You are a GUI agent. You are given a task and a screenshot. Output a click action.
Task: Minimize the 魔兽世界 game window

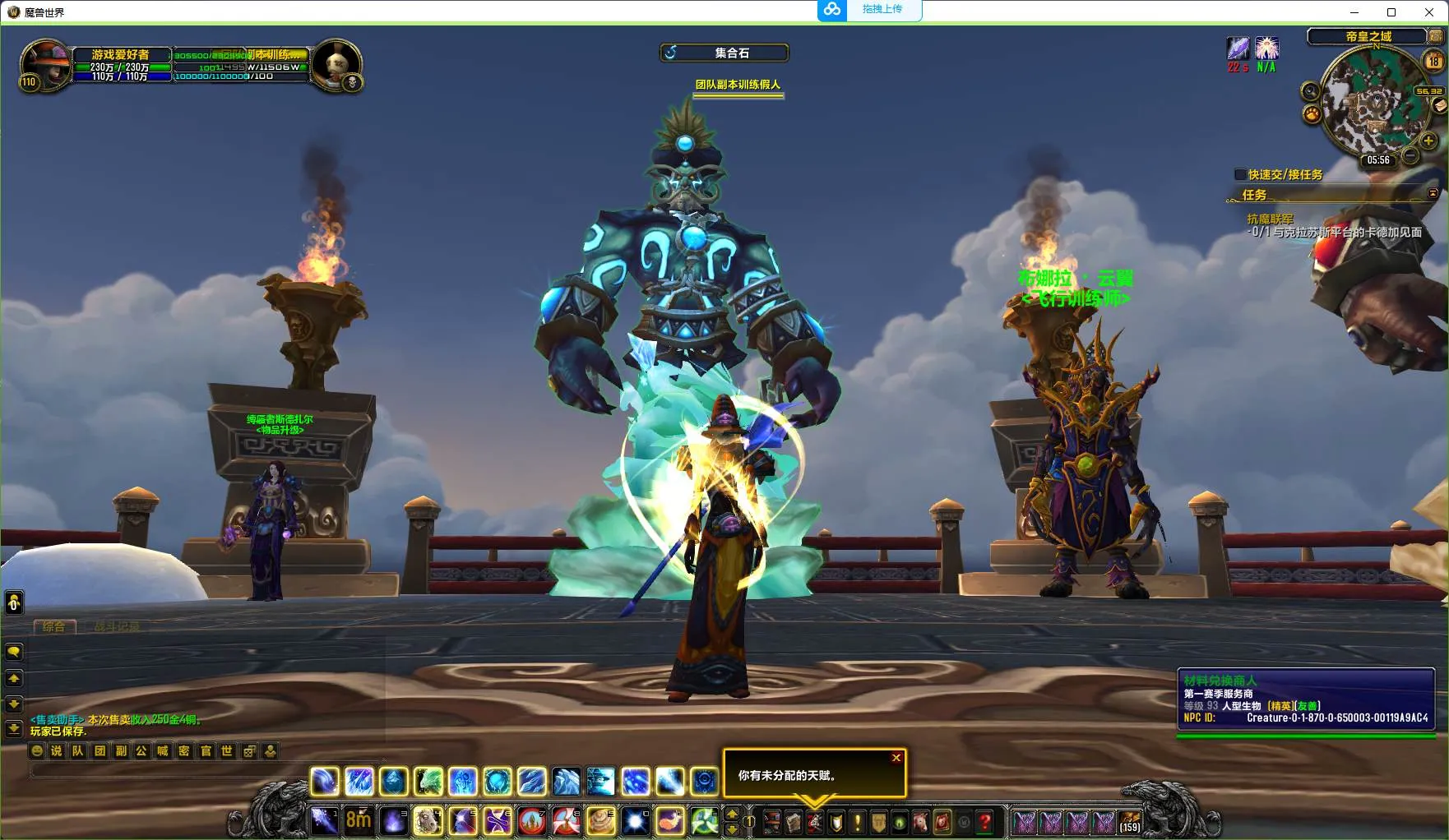[x=1354, y=12]
